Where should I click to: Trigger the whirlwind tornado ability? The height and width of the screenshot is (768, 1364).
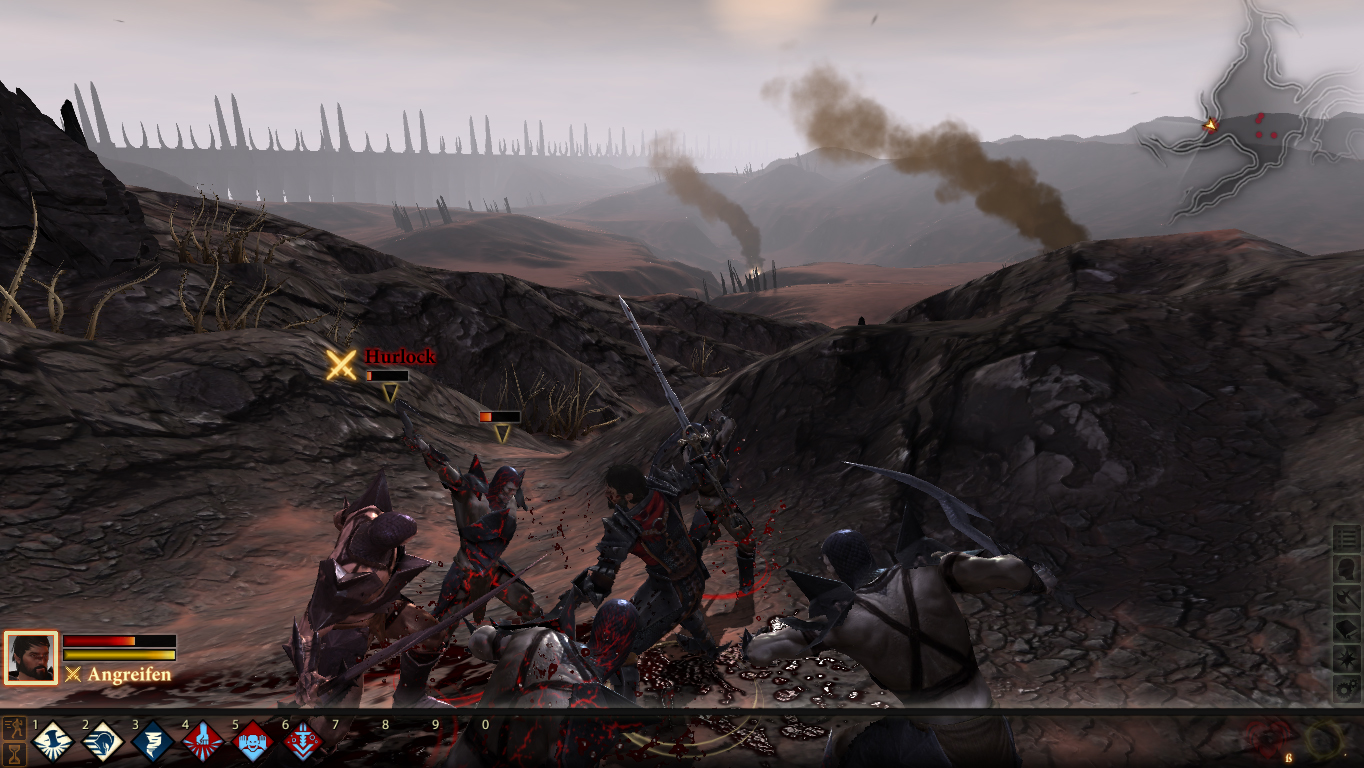(152, 742)
